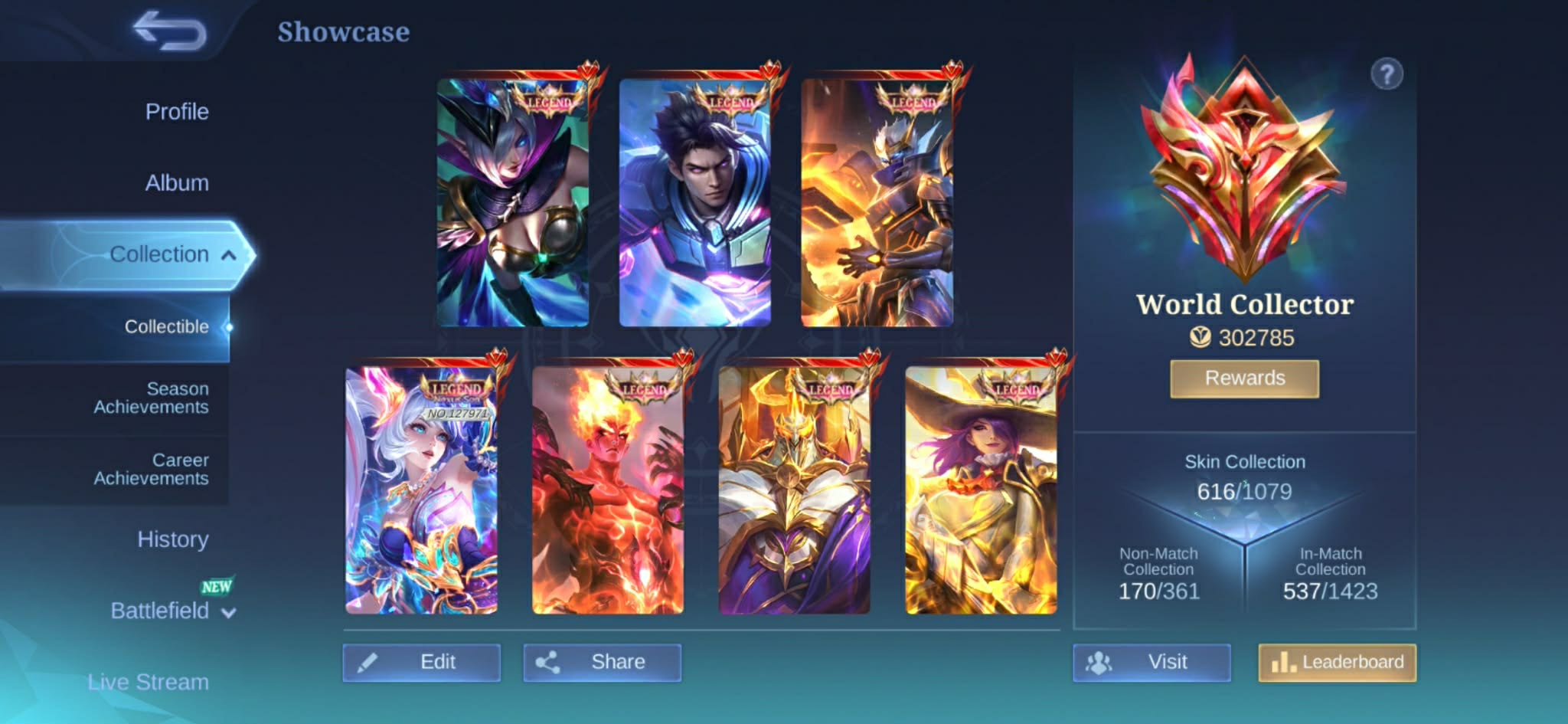View the numbered NO.127971 Legend skin card
This screenshot has height=724, width=1568.
(421, 490)
